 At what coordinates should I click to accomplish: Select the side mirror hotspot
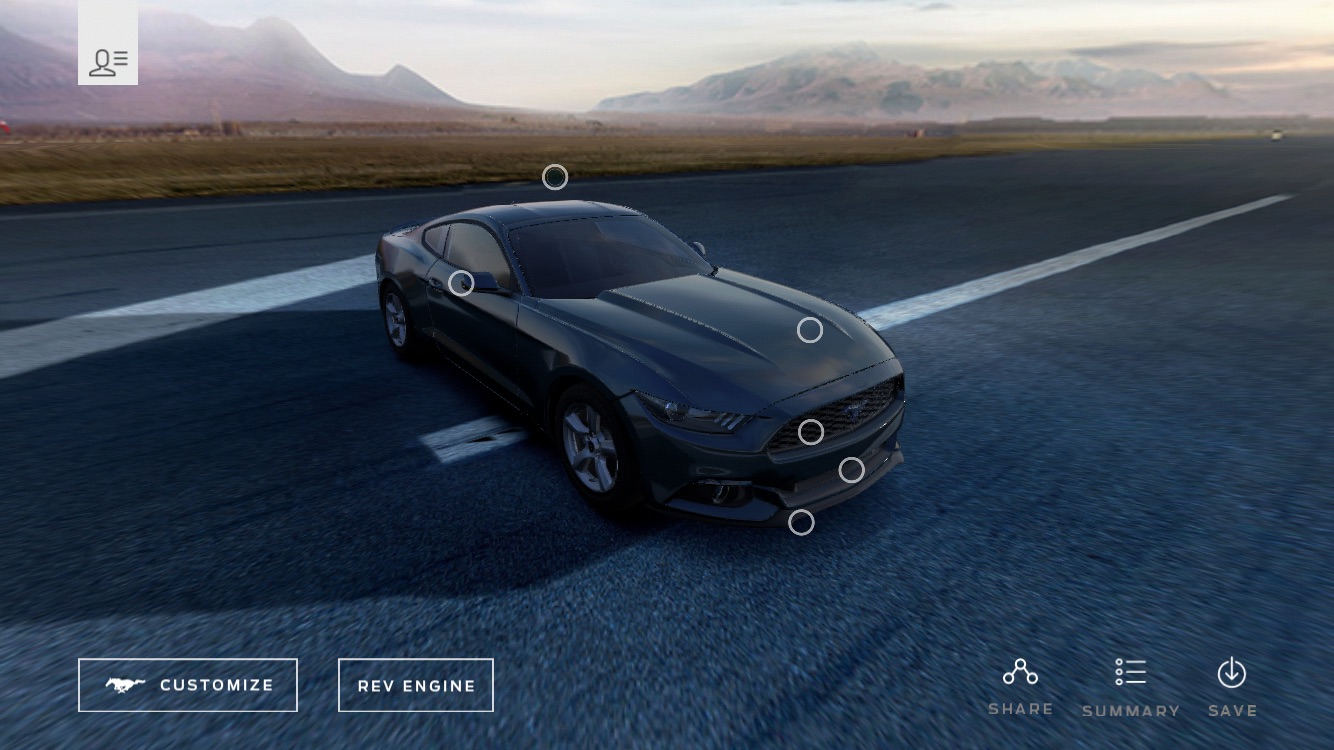(461, 283)
